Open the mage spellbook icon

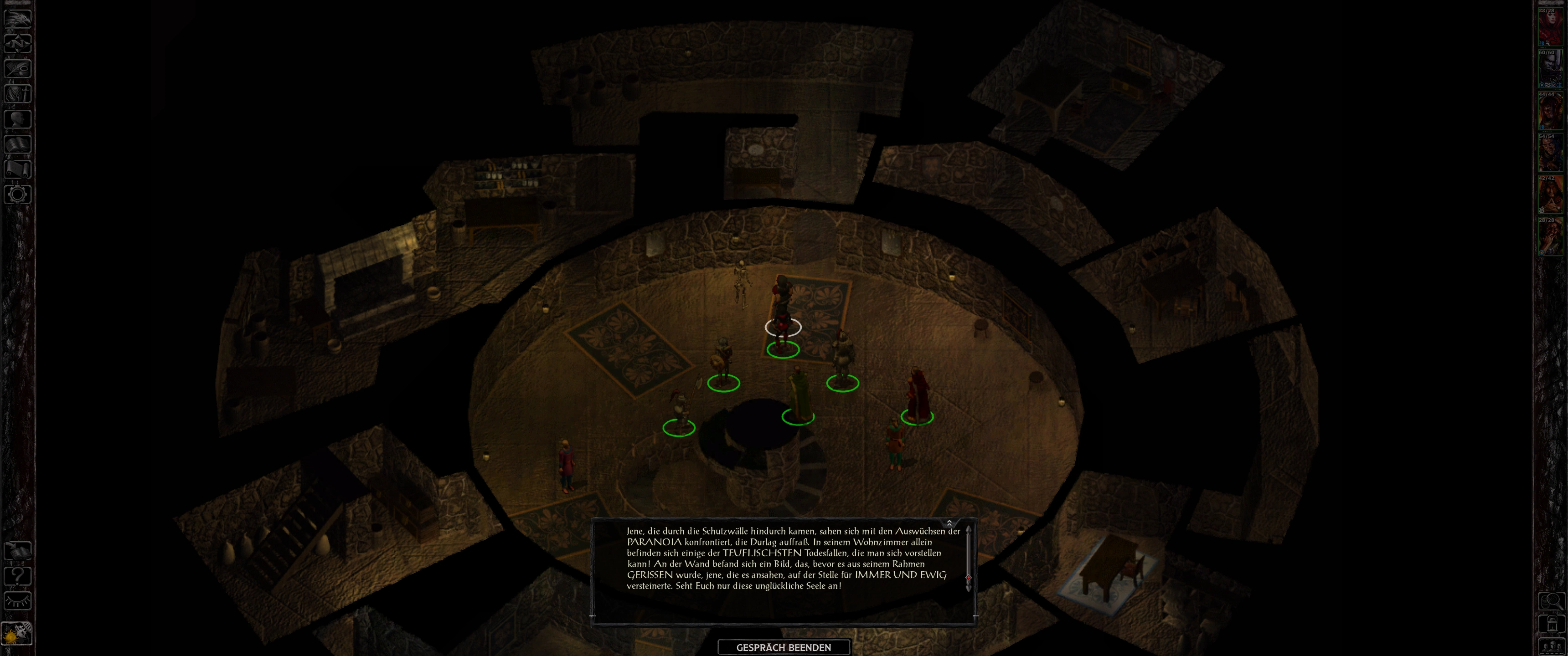17,143
